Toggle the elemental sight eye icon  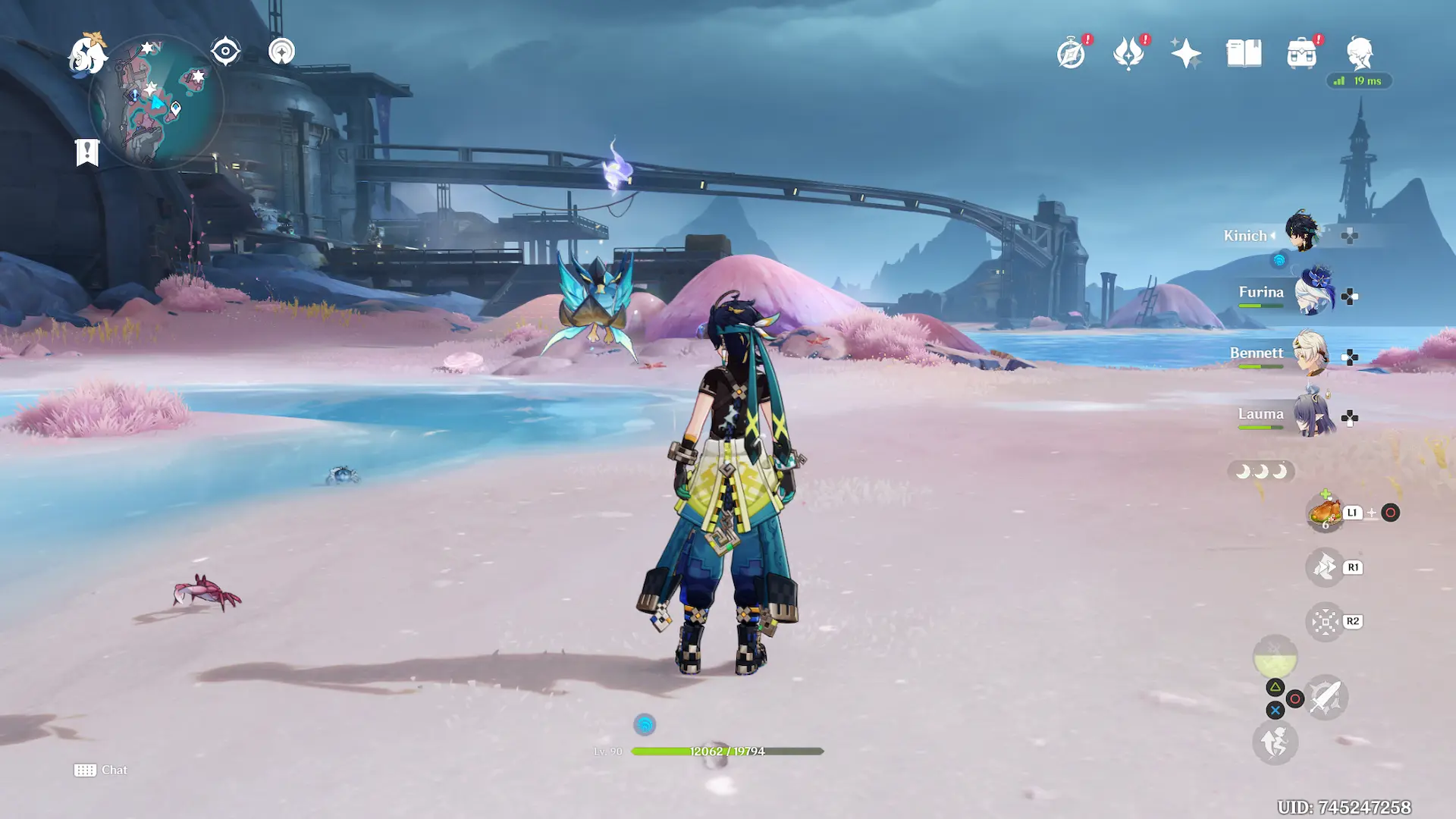click(225, 52)
